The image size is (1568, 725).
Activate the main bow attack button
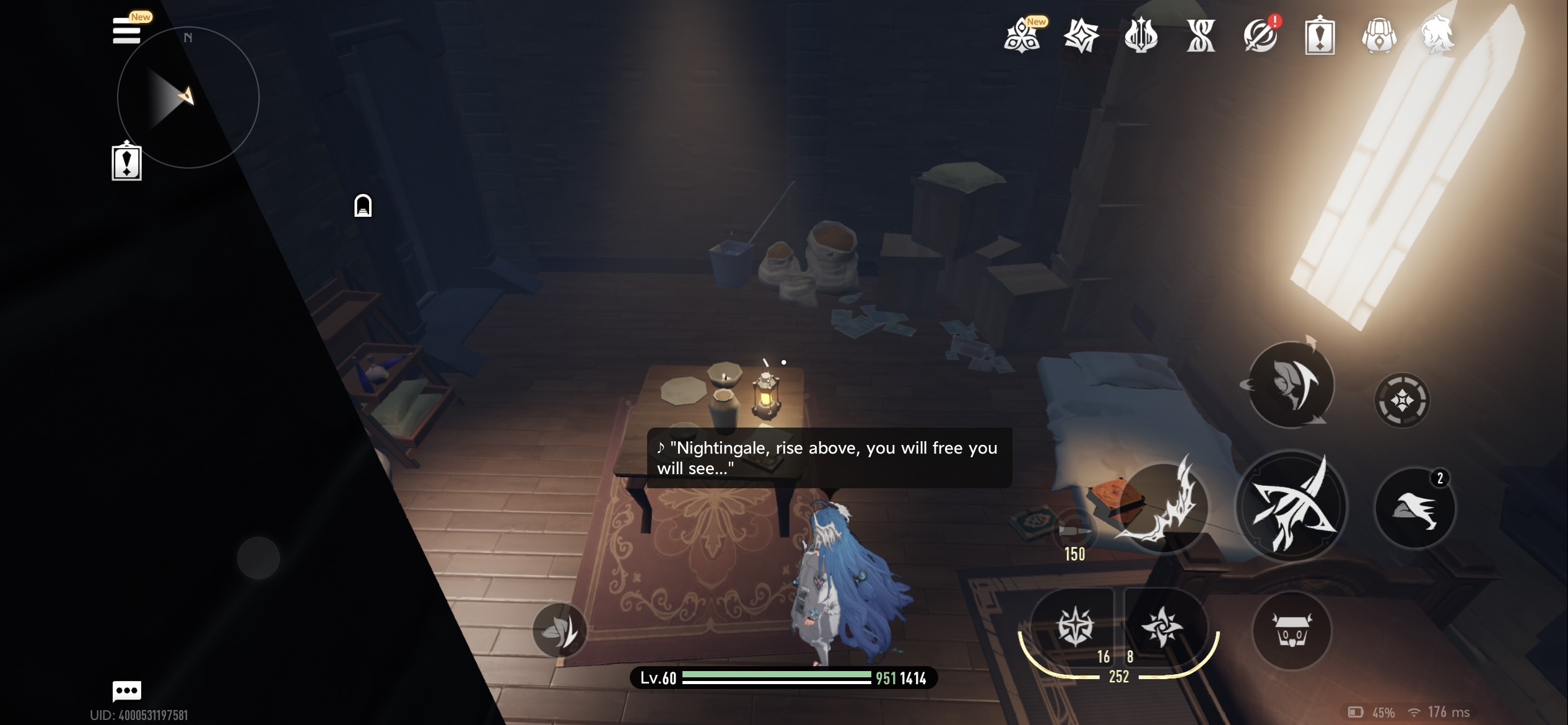1292,506
